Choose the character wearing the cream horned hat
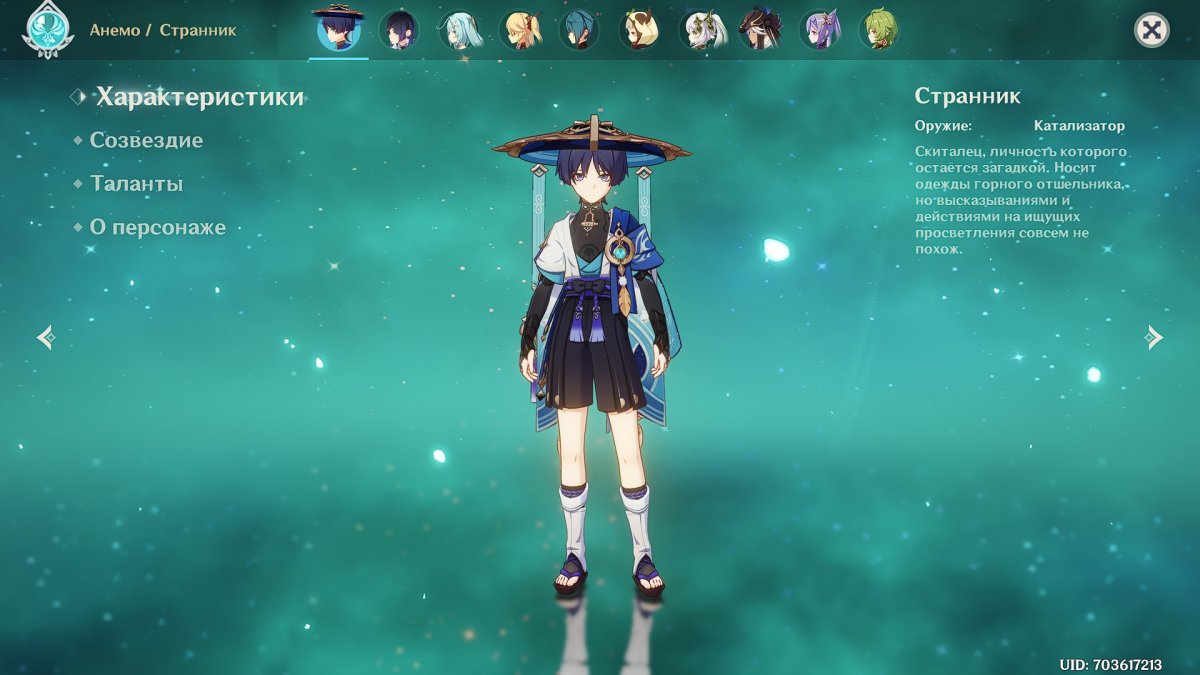This screenshot has height=675, width=1200. click(639, 30)
